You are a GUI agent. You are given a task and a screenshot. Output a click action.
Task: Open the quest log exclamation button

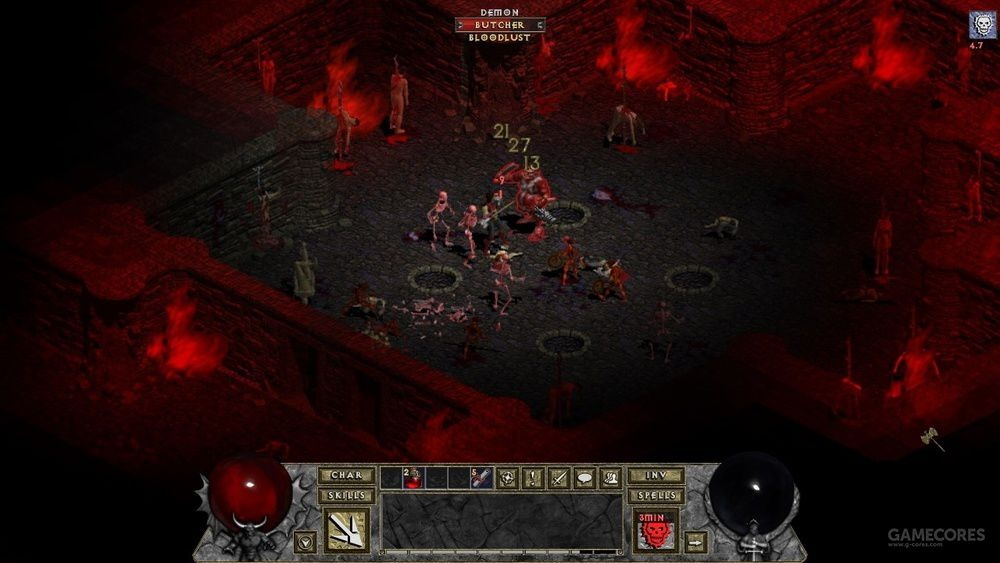(534, 478)
